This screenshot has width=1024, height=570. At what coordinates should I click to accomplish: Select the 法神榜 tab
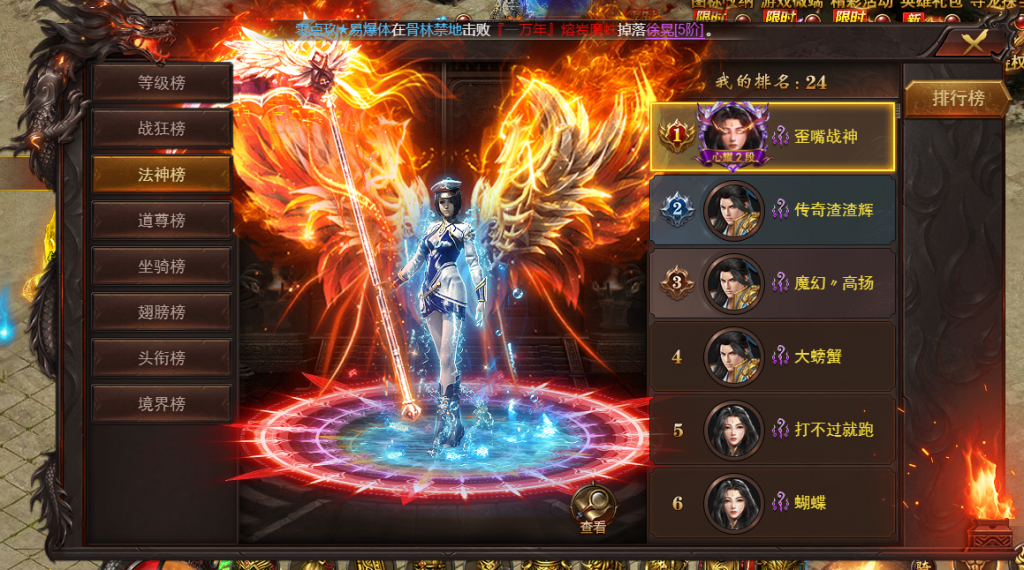click(x=162, y=175)
